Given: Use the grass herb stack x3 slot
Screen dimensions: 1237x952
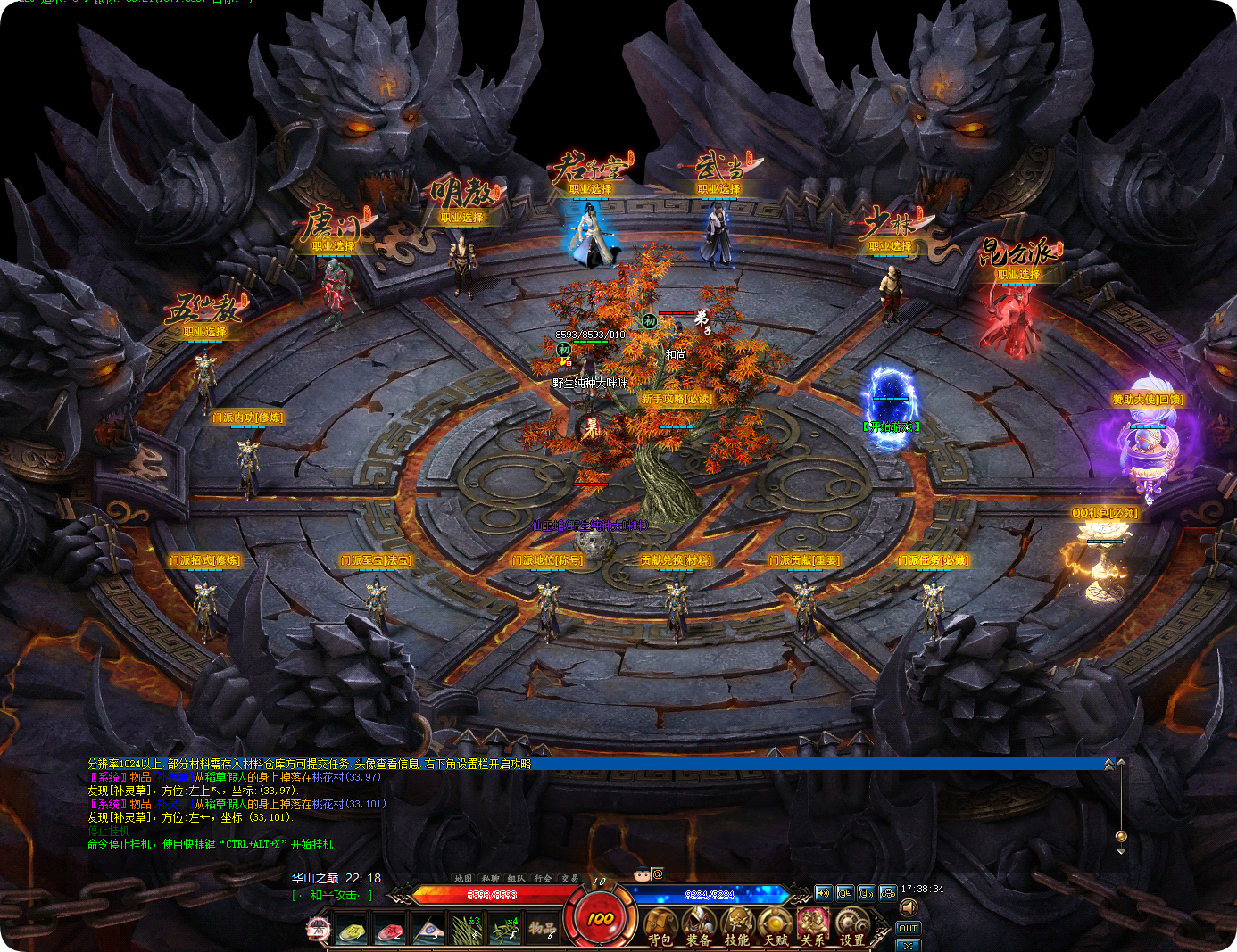Looking at the screenshot, I should coord(466,931).
